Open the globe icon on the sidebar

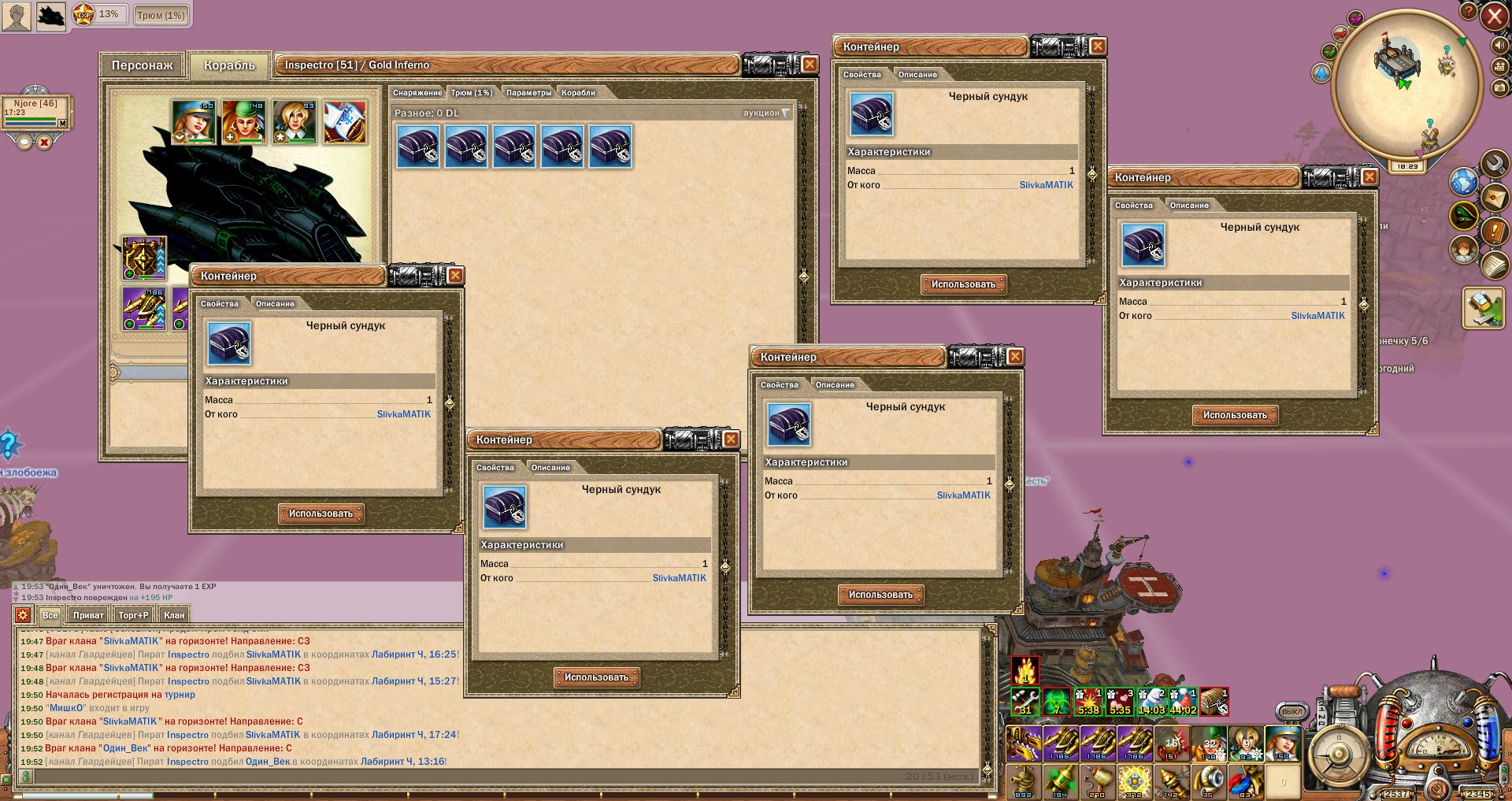[1464, 182]
